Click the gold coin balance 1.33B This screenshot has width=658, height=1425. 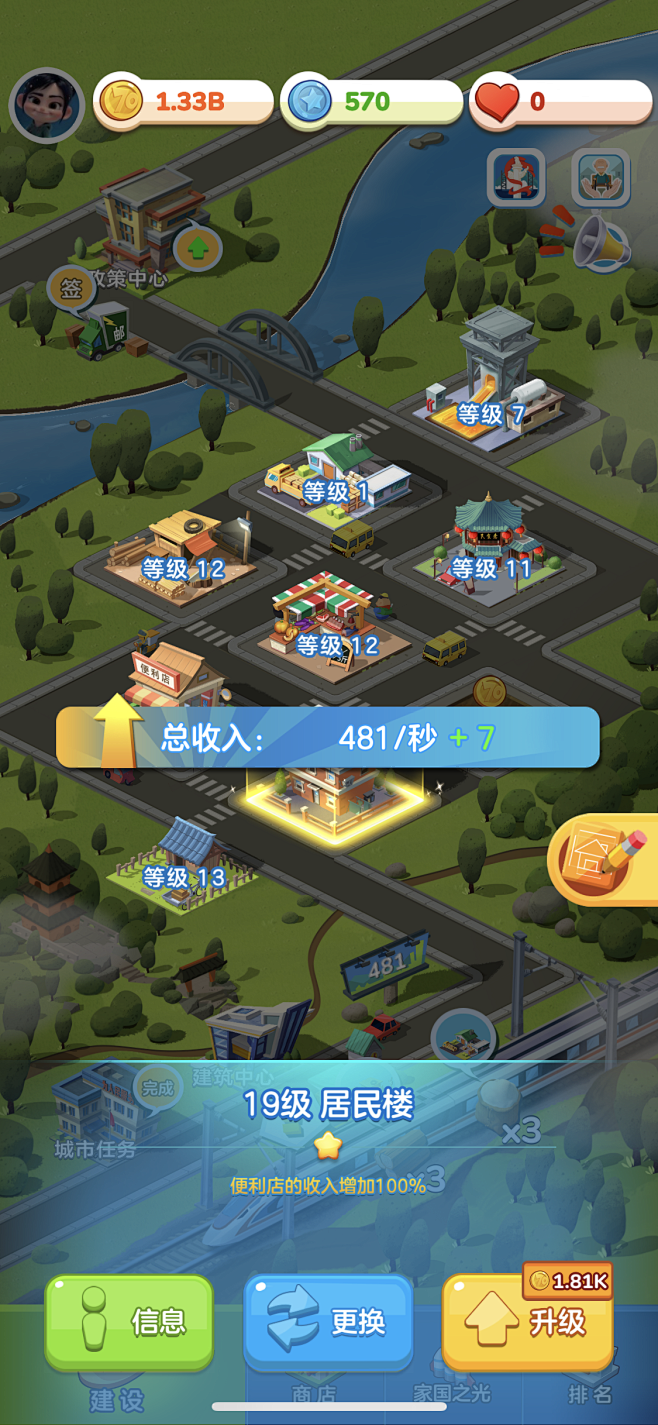point(185,102)
